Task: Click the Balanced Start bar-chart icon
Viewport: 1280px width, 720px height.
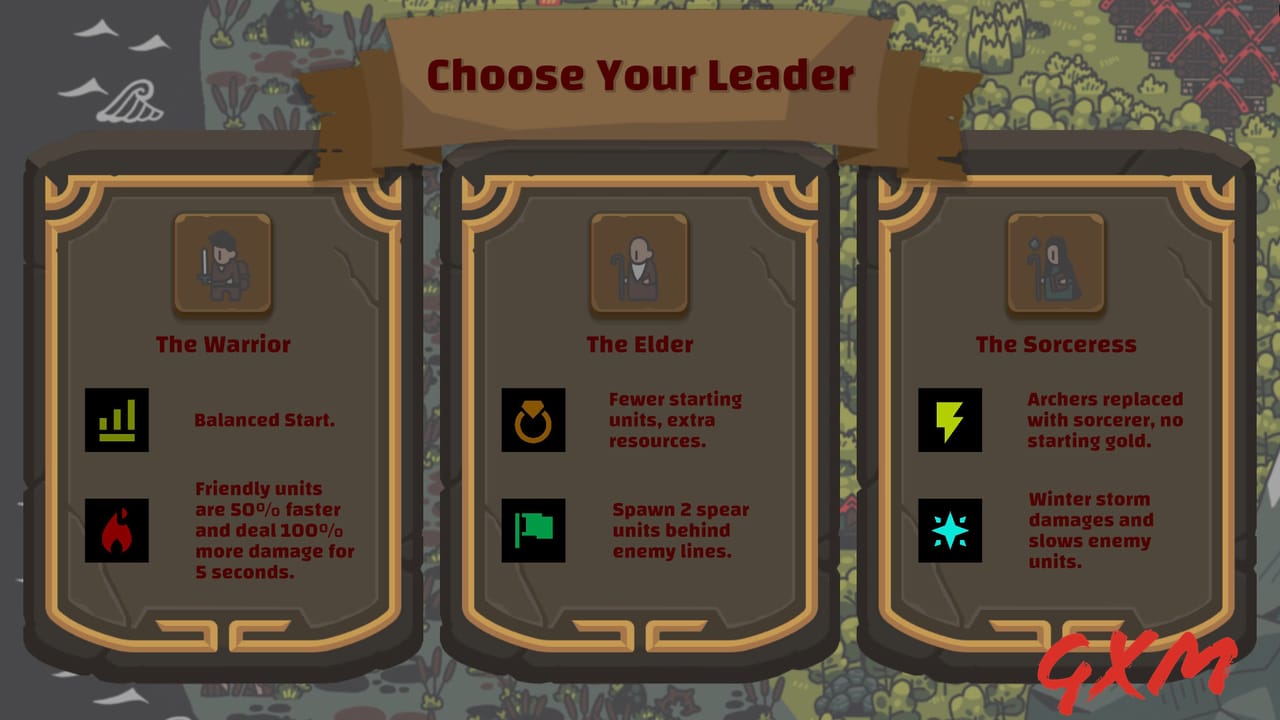Action: coord(117,420)
